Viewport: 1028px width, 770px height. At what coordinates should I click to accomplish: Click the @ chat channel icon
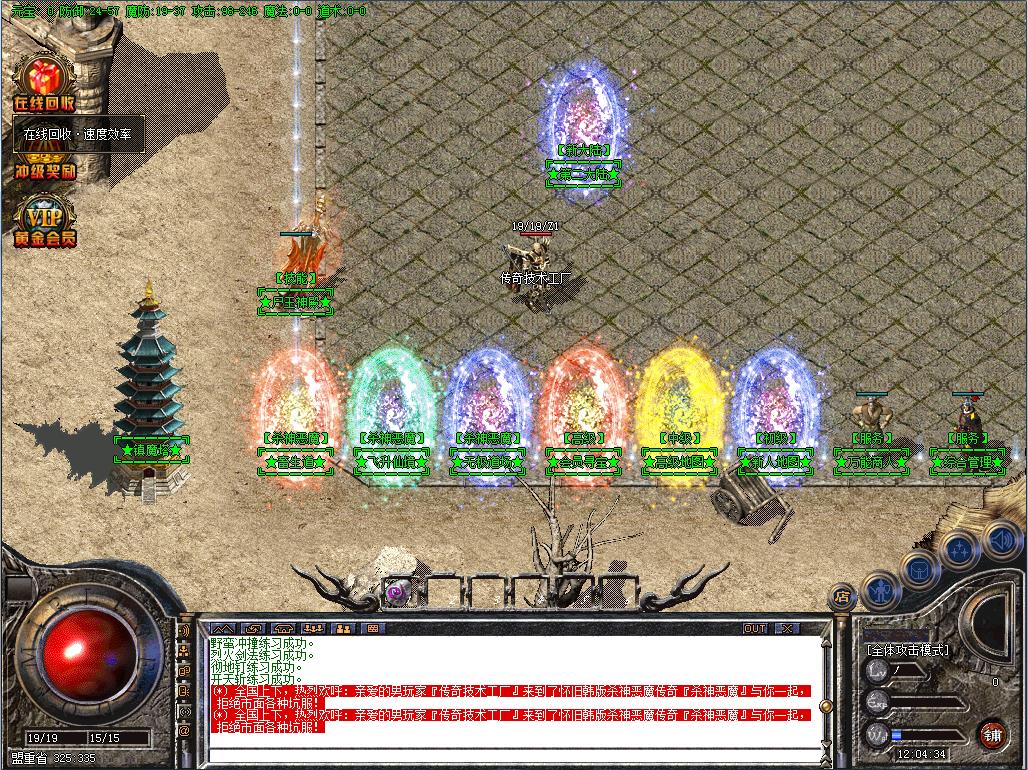coord(184,731)
